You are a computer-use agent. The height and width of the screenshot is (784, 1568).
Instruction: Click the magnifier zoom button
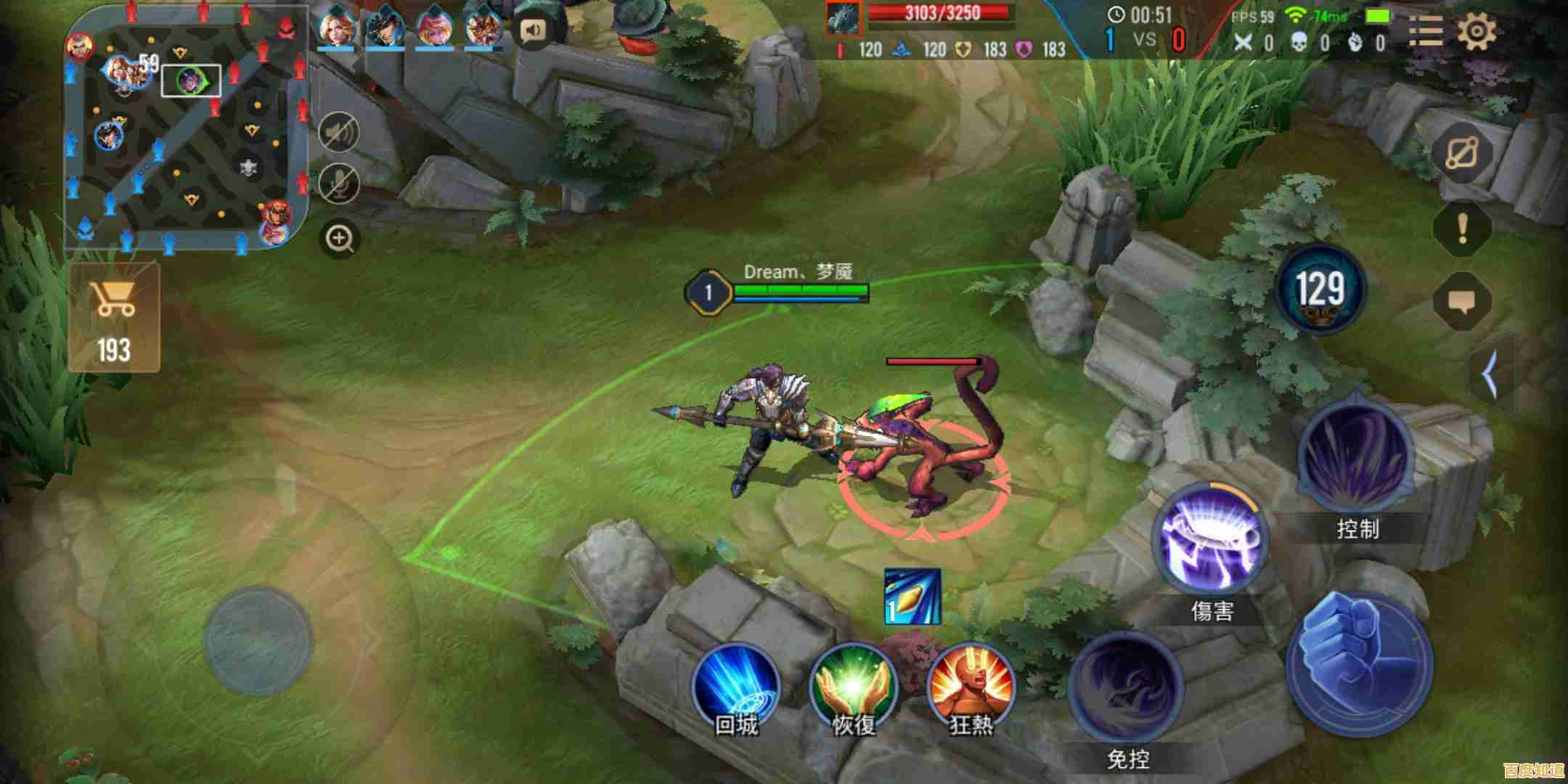(x=339, y=238)
